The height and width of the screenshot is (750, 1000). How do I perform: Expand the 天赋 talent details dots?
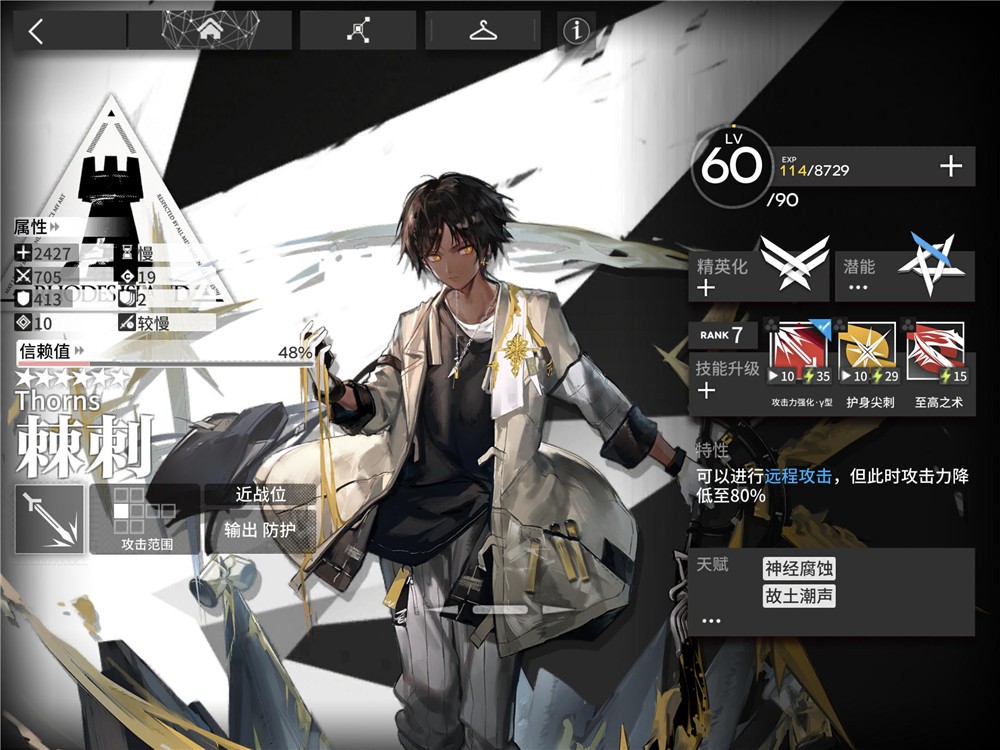click(x=711, y=620)
